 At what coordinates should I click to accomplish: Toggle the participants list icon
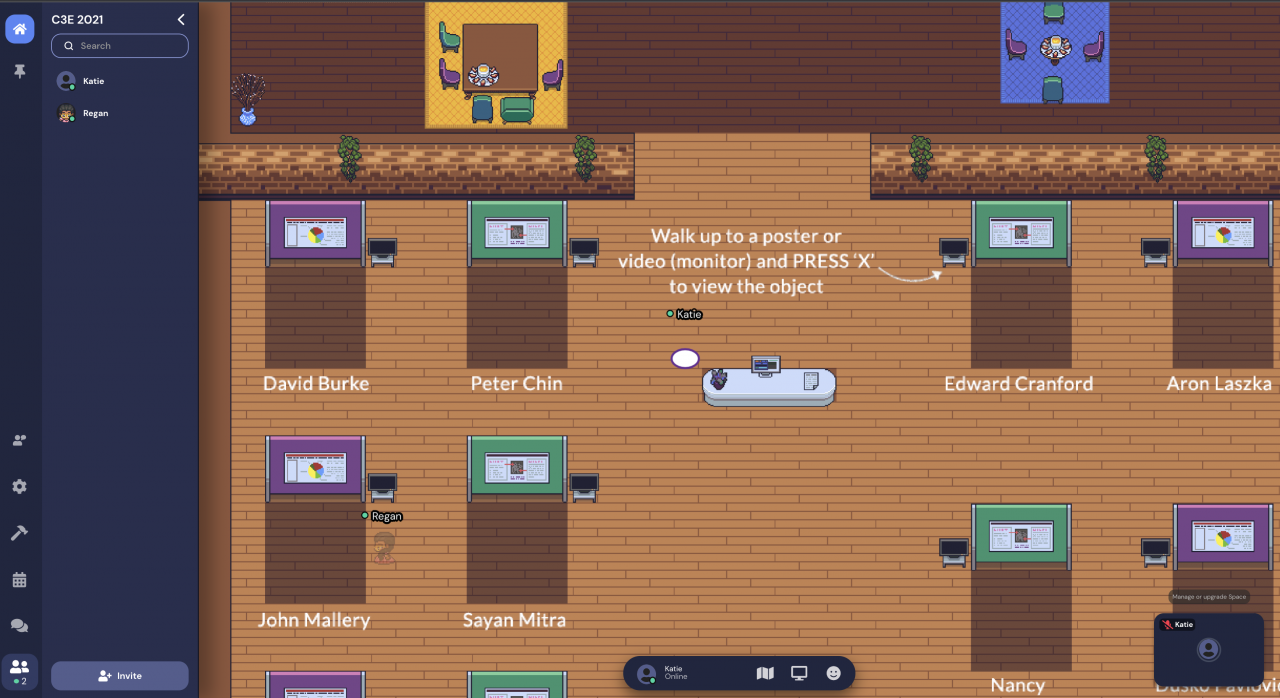20,668
